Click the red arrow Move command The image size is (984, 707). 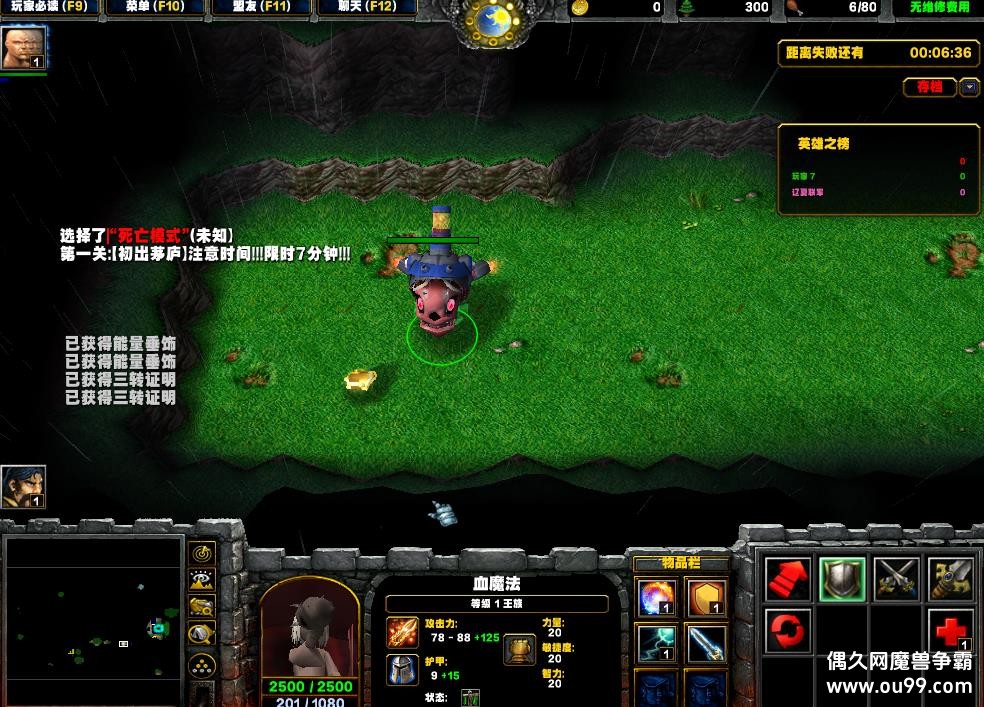[x=788, y=578]
